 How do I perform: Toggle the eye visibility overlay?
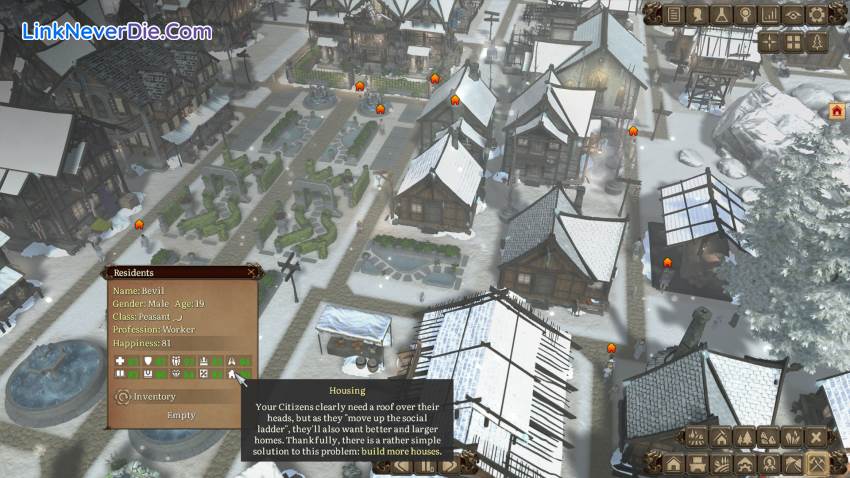tap(793, 14)
